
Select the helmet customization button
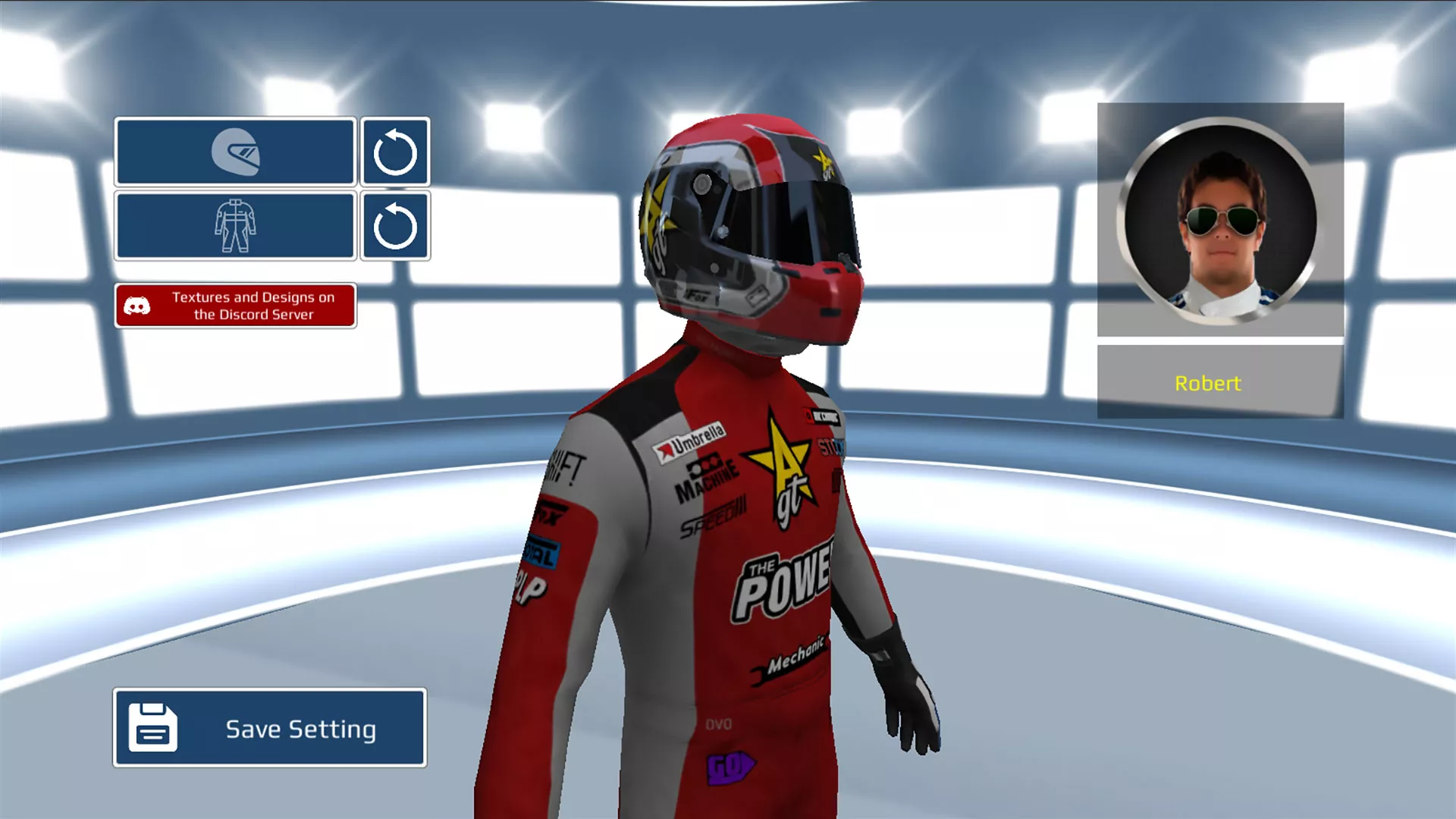(235, 152)
